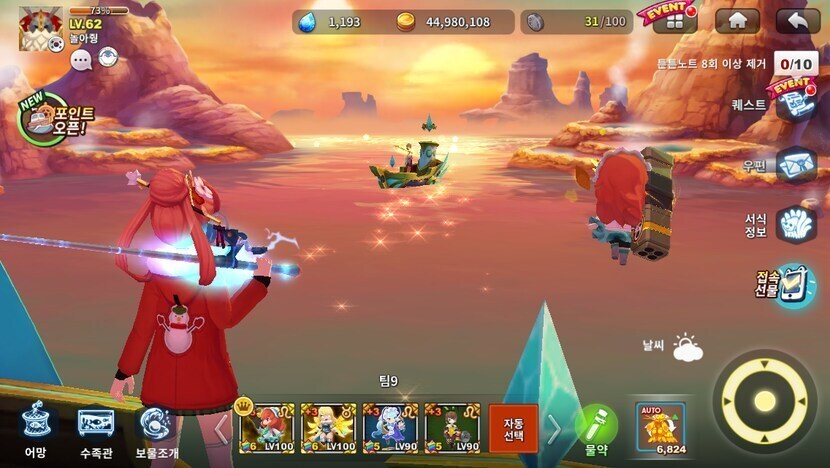Open the 퀘스트 quest scroll
The image size is (830, 468).
click(796, 103)
